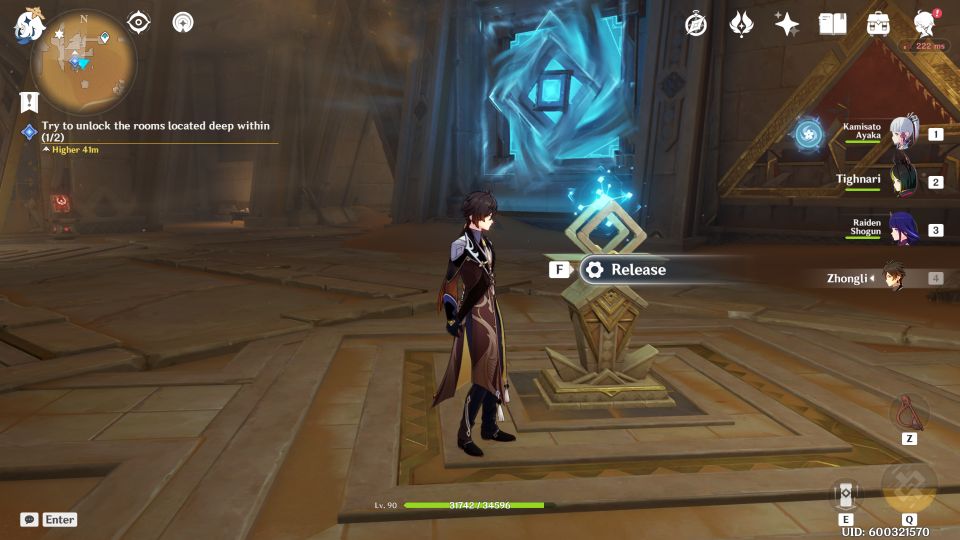Toggle the elemental sight eye icon
The width and height of the screenshot is (960, 540).
coord(139,22)
